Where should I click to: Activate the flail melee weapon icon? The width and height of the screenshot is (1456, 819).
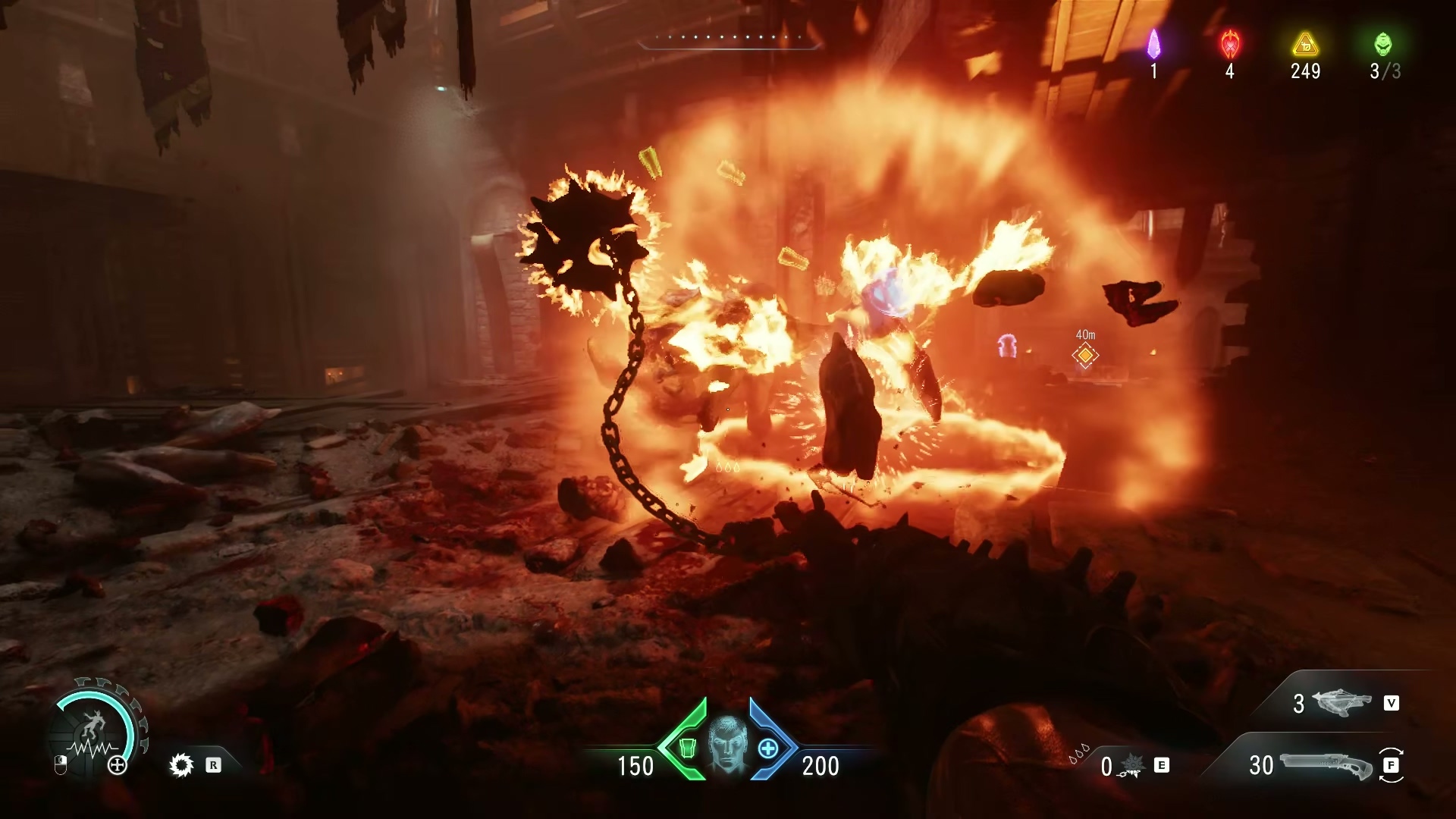pos(1129,767)
